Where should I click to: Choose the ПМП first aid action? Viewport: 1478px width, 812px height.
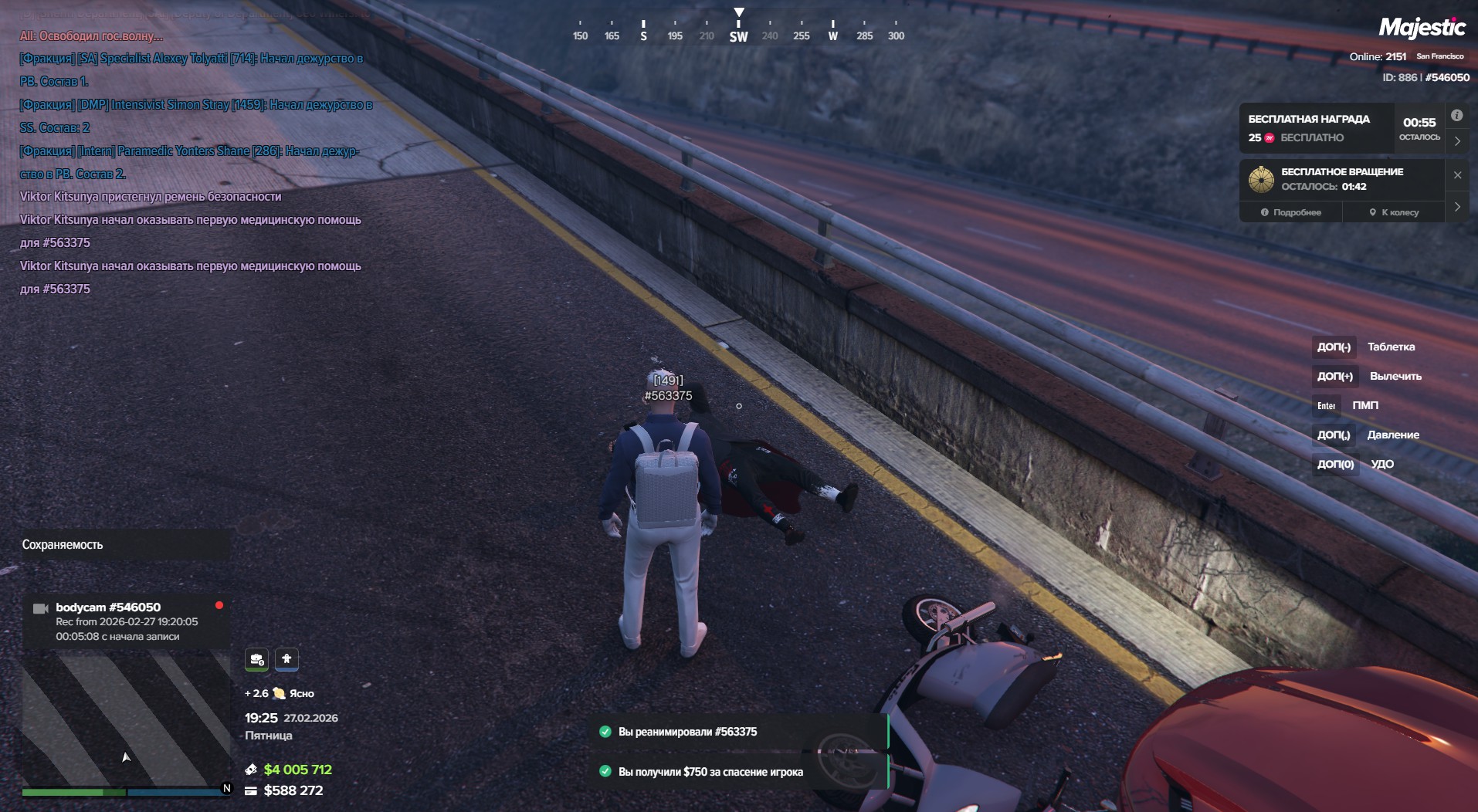click(x=1364, y=405)
